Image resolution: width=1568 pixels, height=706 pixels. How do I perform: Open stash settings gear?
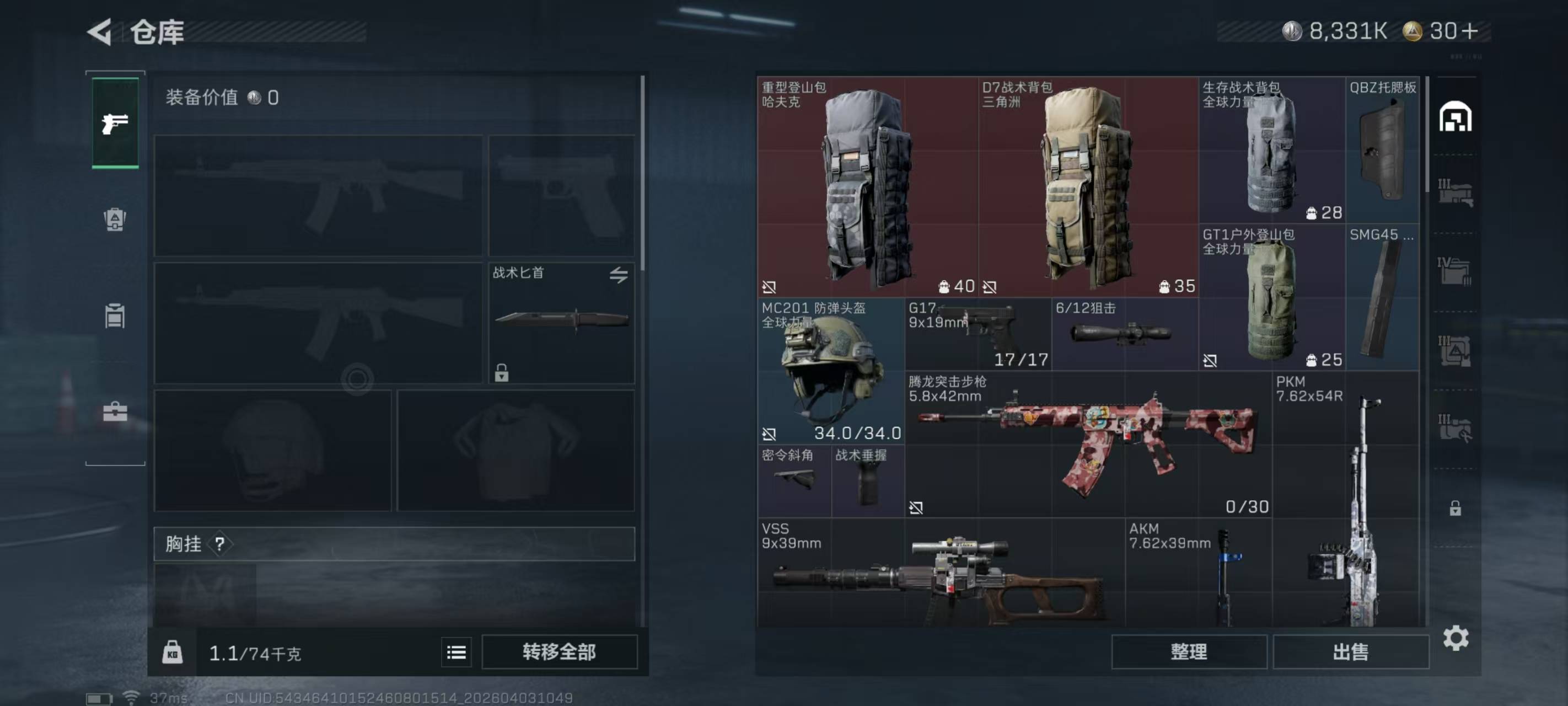[1456, 638]
